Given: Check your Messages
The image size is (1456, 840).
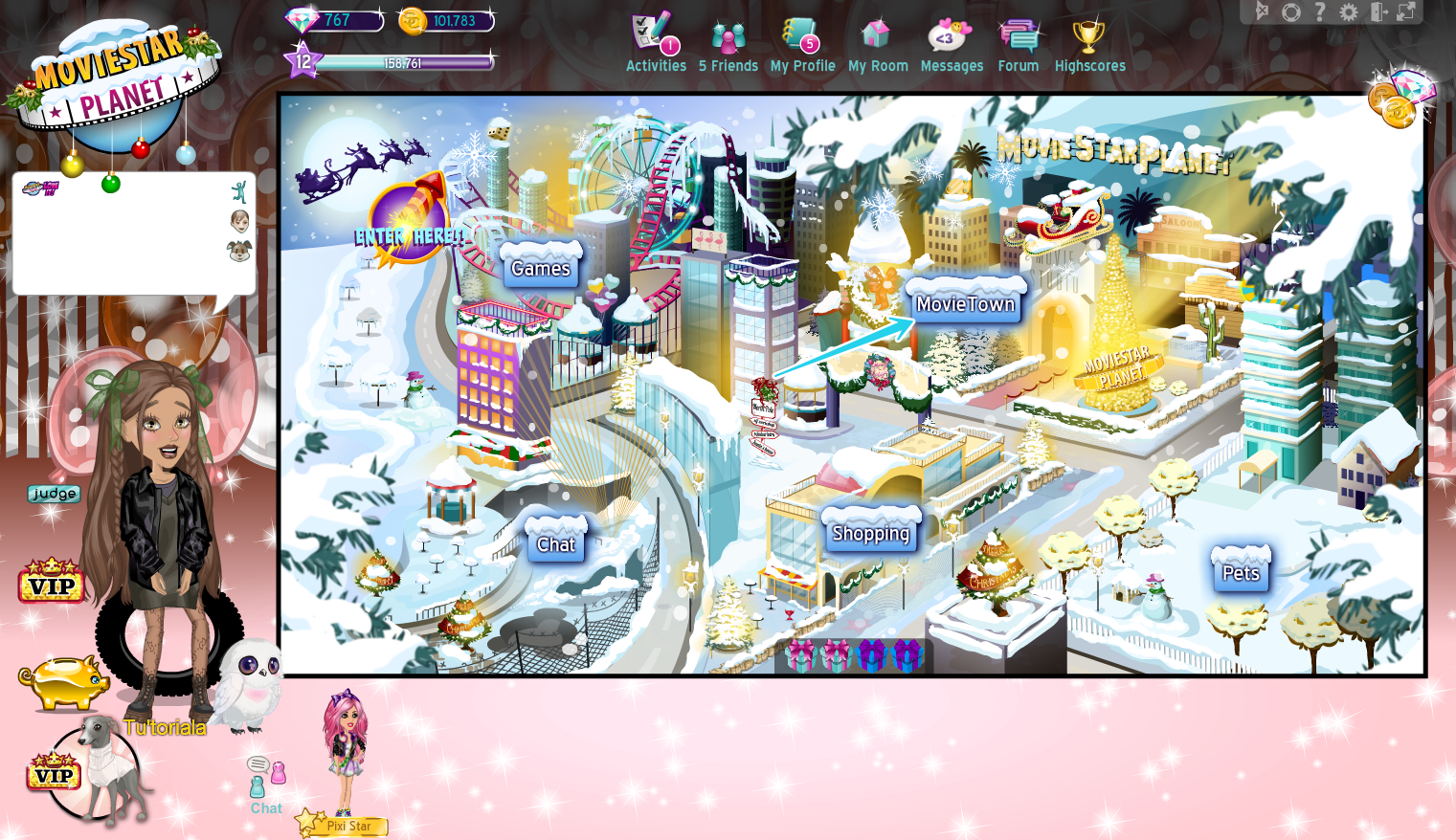Looking at the screenshot, I should [x=951, y=38].
